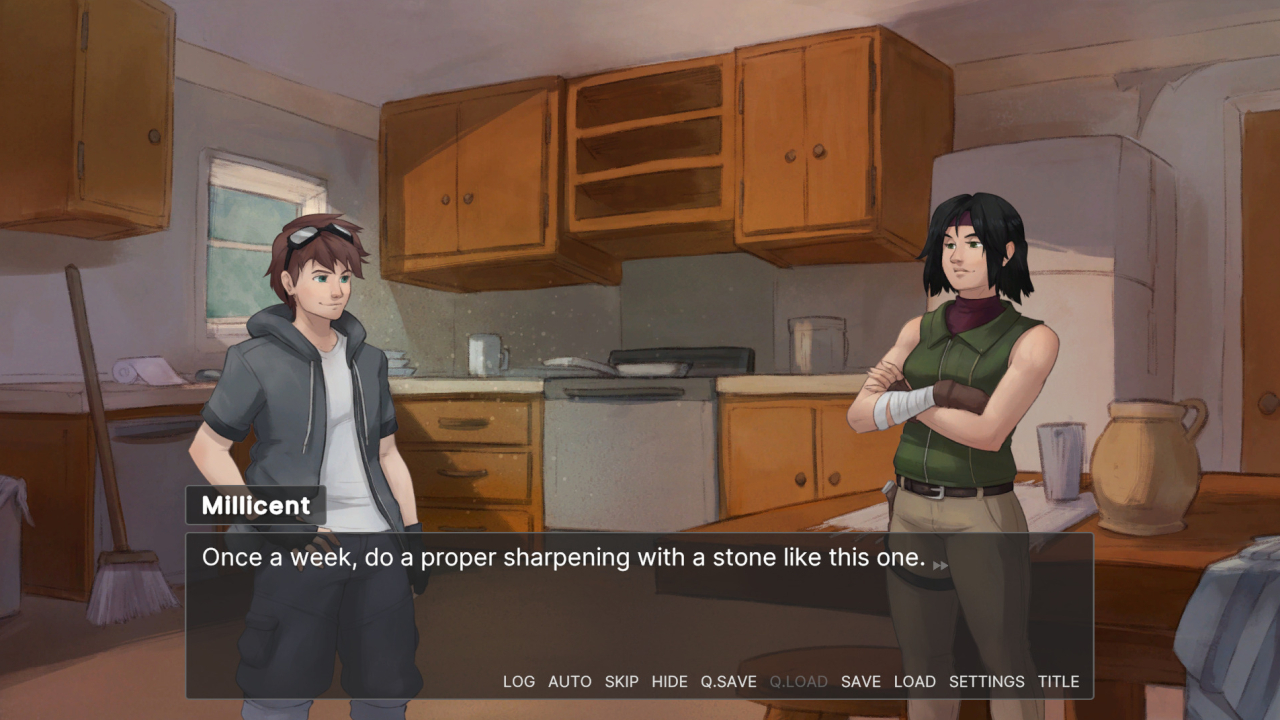Open the SAVE menu
1280x720 pixels.
click(860, 682)
